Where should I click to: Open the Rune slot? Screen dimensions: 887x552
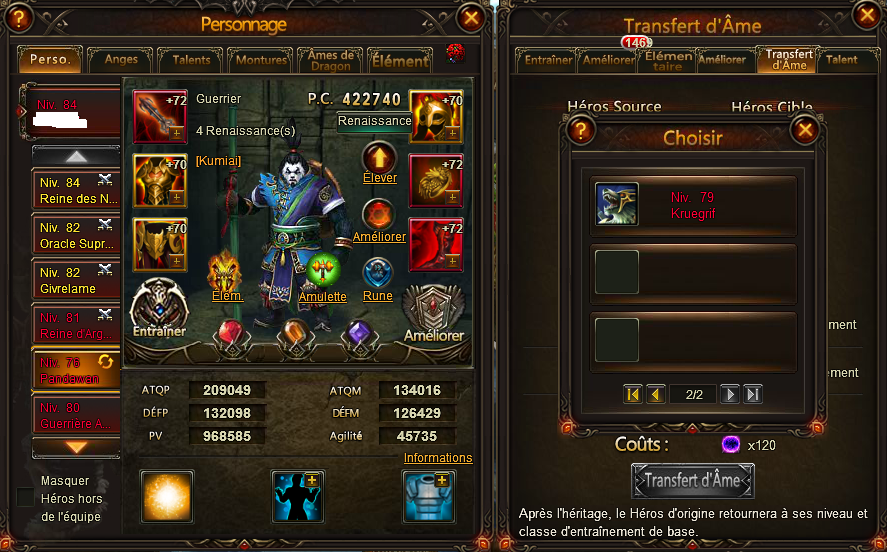pos(377,272)
